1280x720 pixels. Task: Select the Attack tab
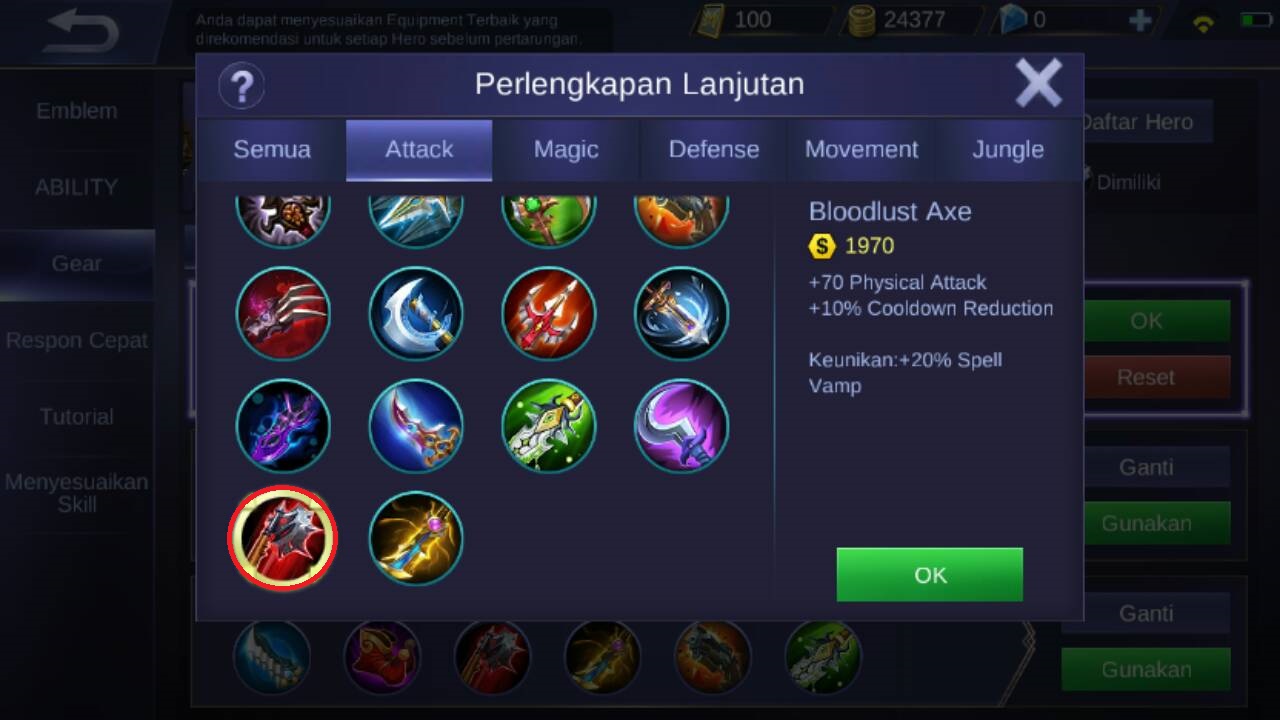coord(419,150)
